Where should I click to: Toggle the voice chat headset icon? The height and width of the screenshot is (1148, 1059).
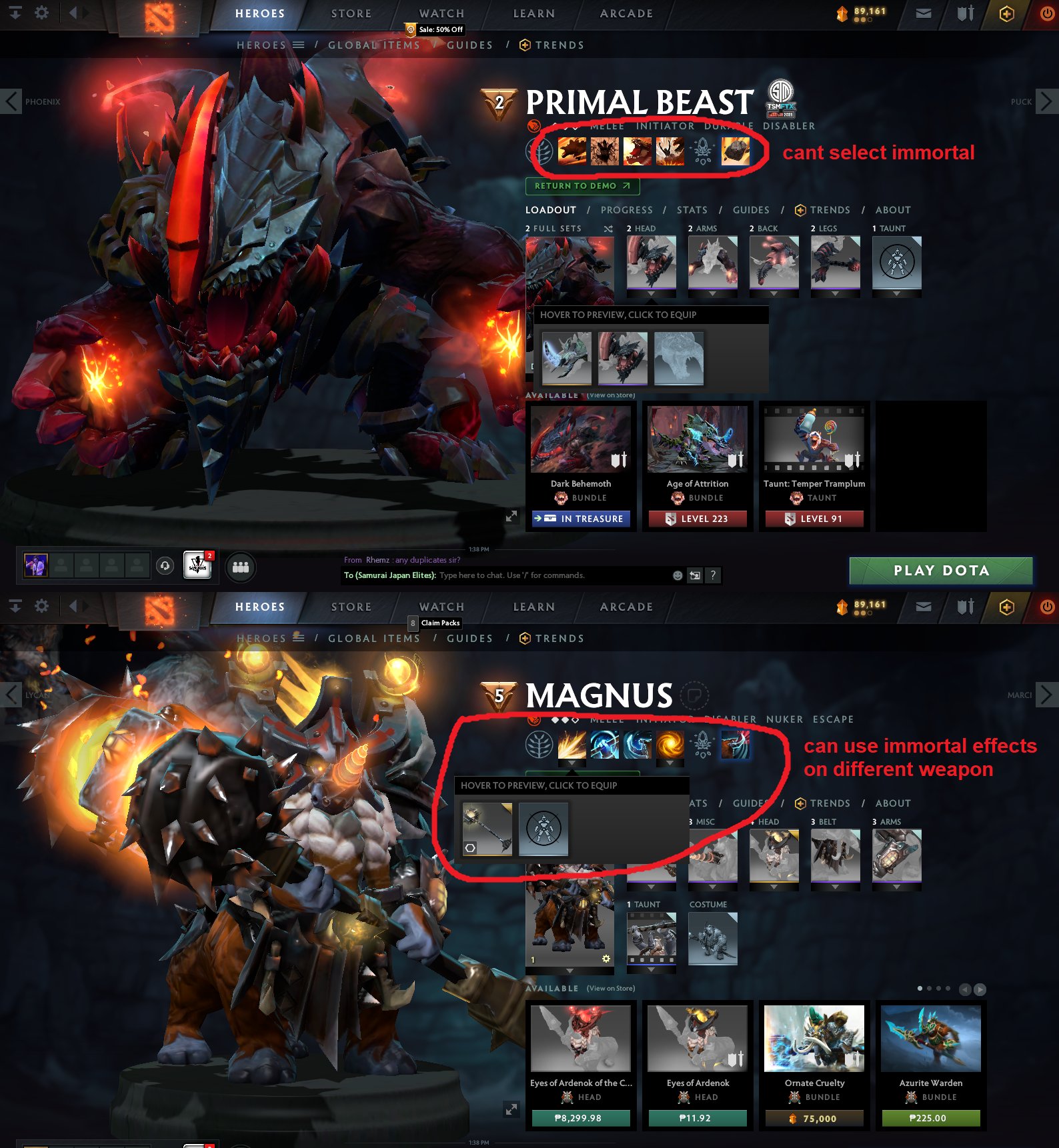pyautogui.click(x=166, y=565)
